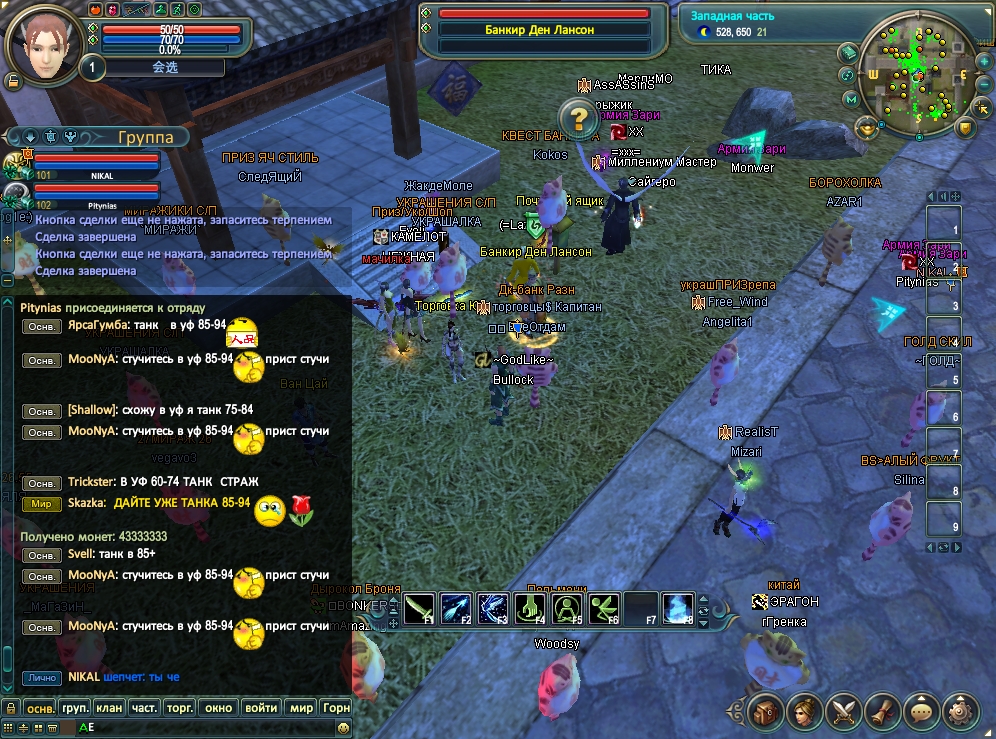Open the speech bubble social menu button

[x=923, y=711]
